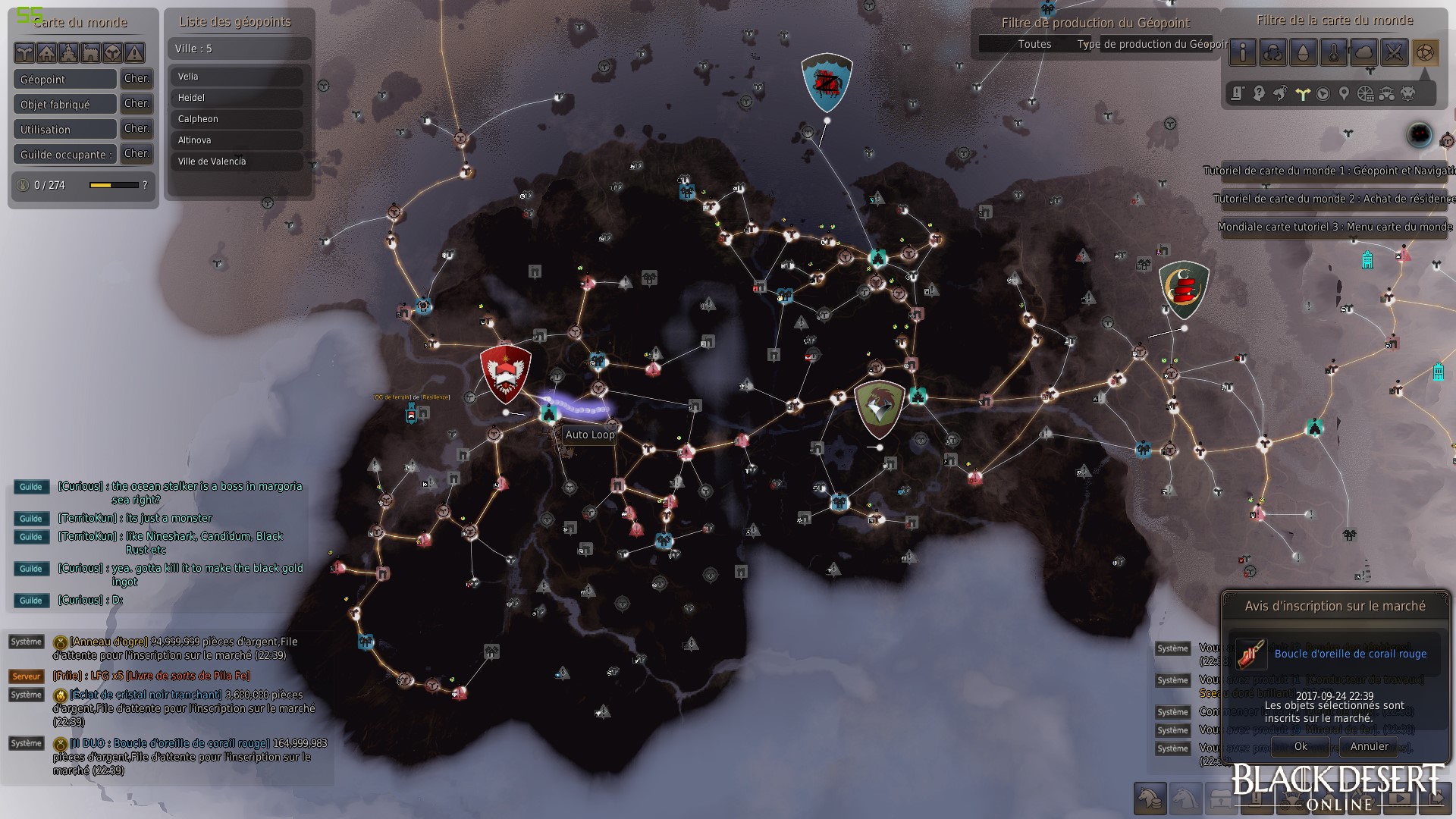This screenshot has width=1456, height=819.
Task: Click the Géopoint search field
Action: click(x=65, y=80)
